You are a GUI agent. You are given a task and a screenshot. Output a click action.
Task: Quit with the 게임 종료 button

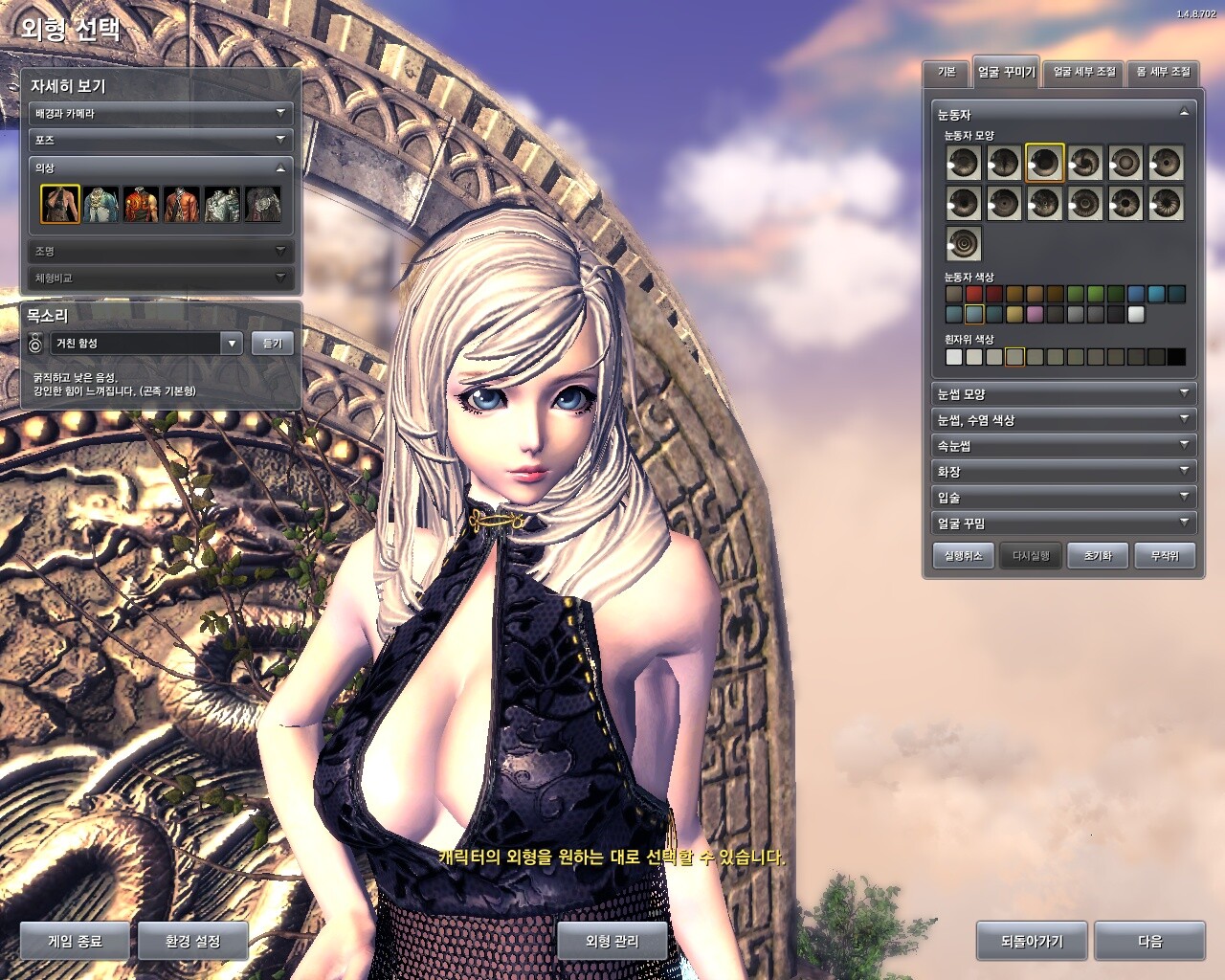click(x=75, y=942)
